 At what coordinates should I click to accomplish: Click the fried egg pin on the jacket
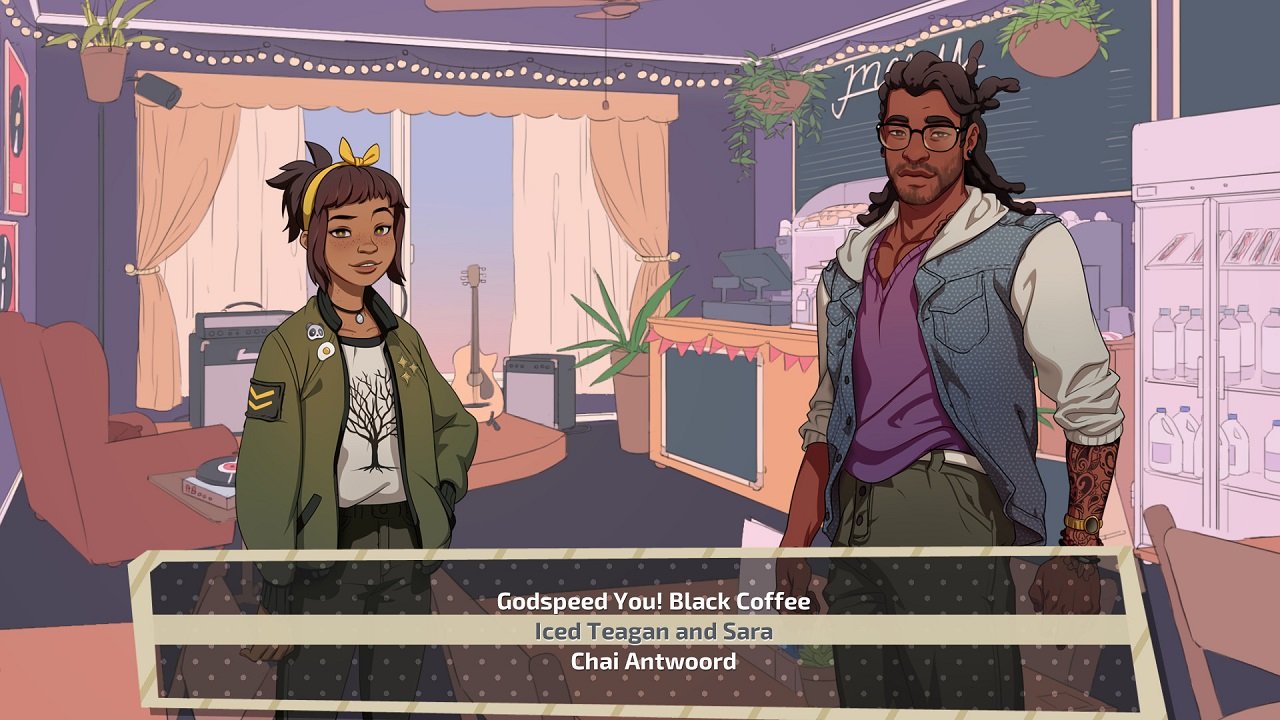(x=326, y=349)
